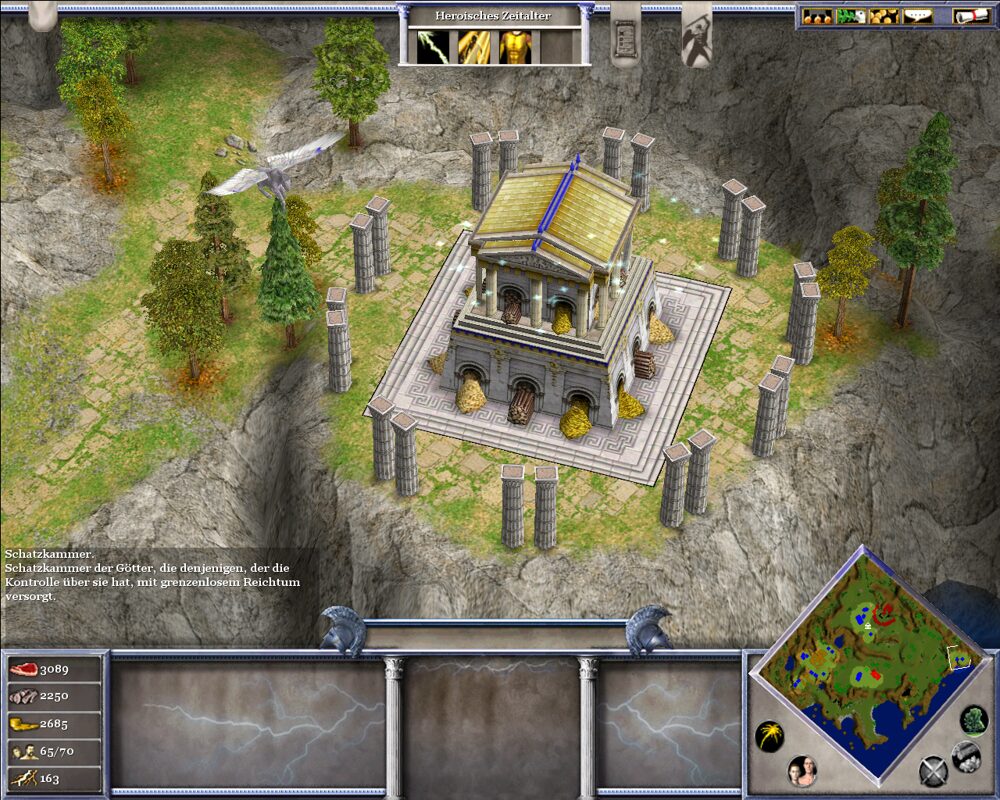Use the golden streaks god power
Image resolution: width=1000 pixels, height=800 pixels.
coord(474,47)
